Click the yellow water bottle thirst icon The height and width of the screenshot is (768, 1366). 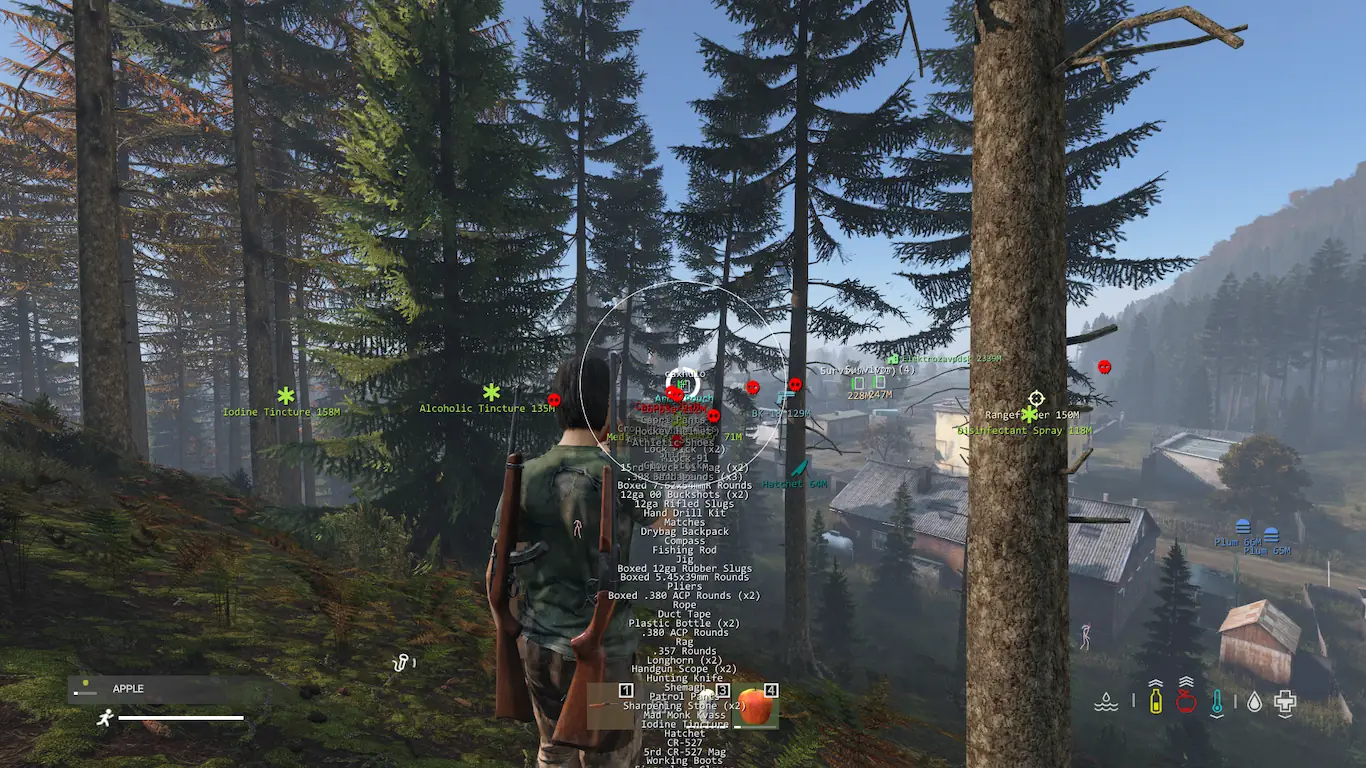point(1156,701)
